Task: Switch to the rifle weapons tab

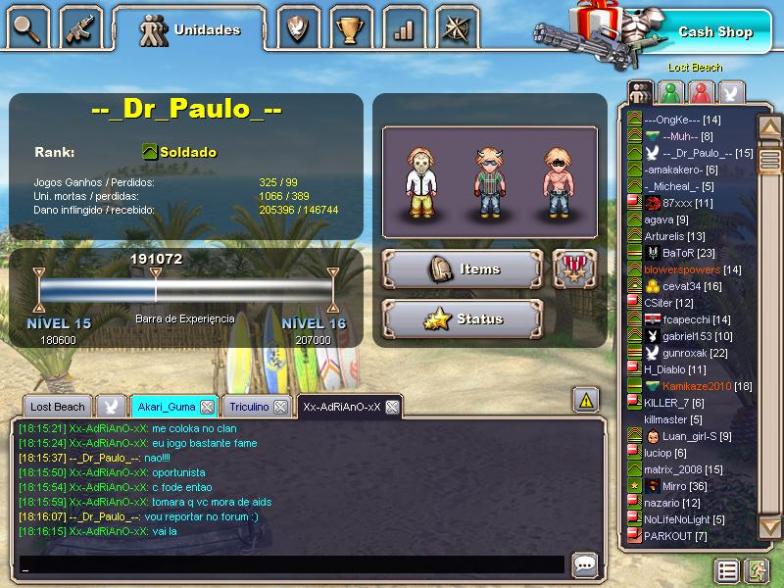Action: 81,28
